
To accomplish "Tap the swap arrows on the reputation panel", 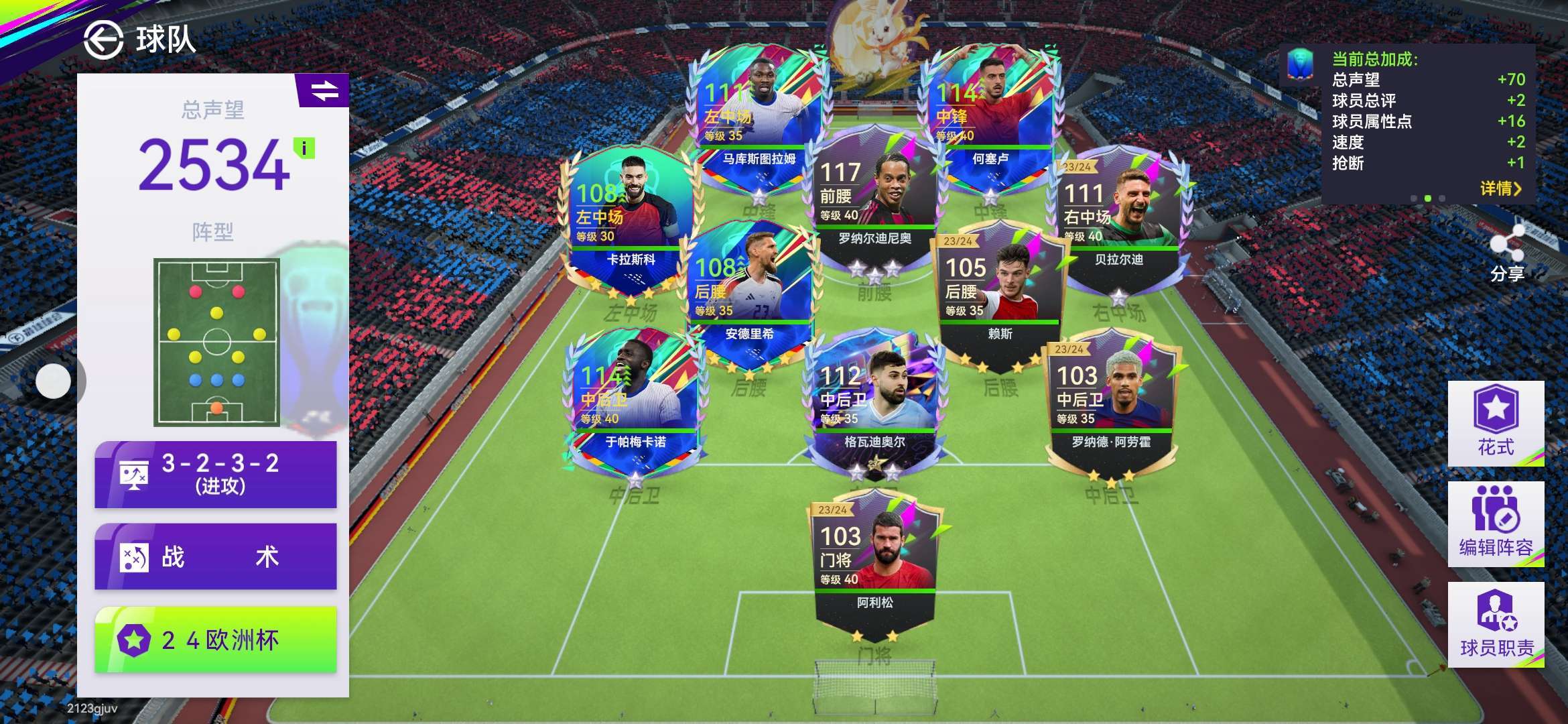I will tap(324, 90).
